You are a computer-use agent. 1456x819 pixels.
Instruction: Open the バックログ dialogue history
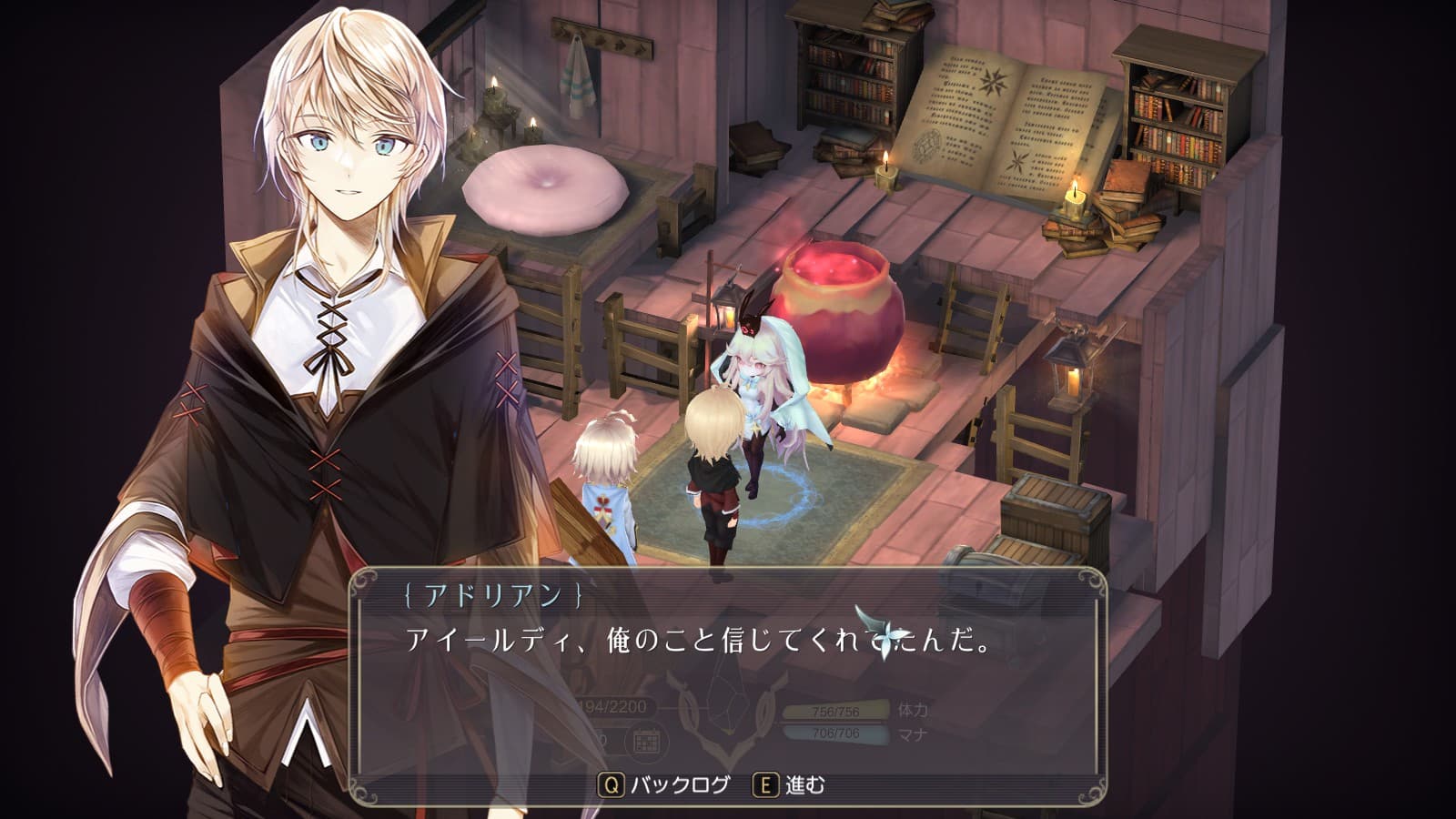665,784
